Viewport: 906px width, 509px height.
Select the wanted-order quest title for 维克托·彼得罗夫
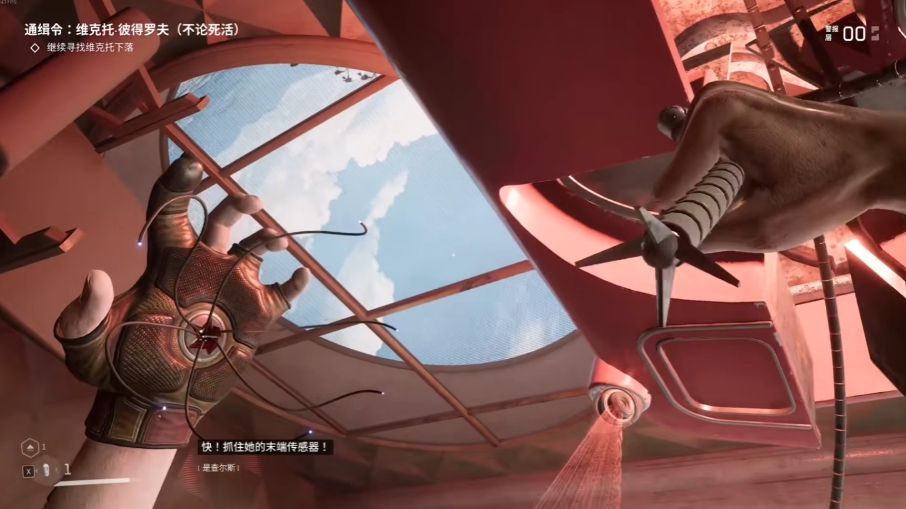(131, 30)
